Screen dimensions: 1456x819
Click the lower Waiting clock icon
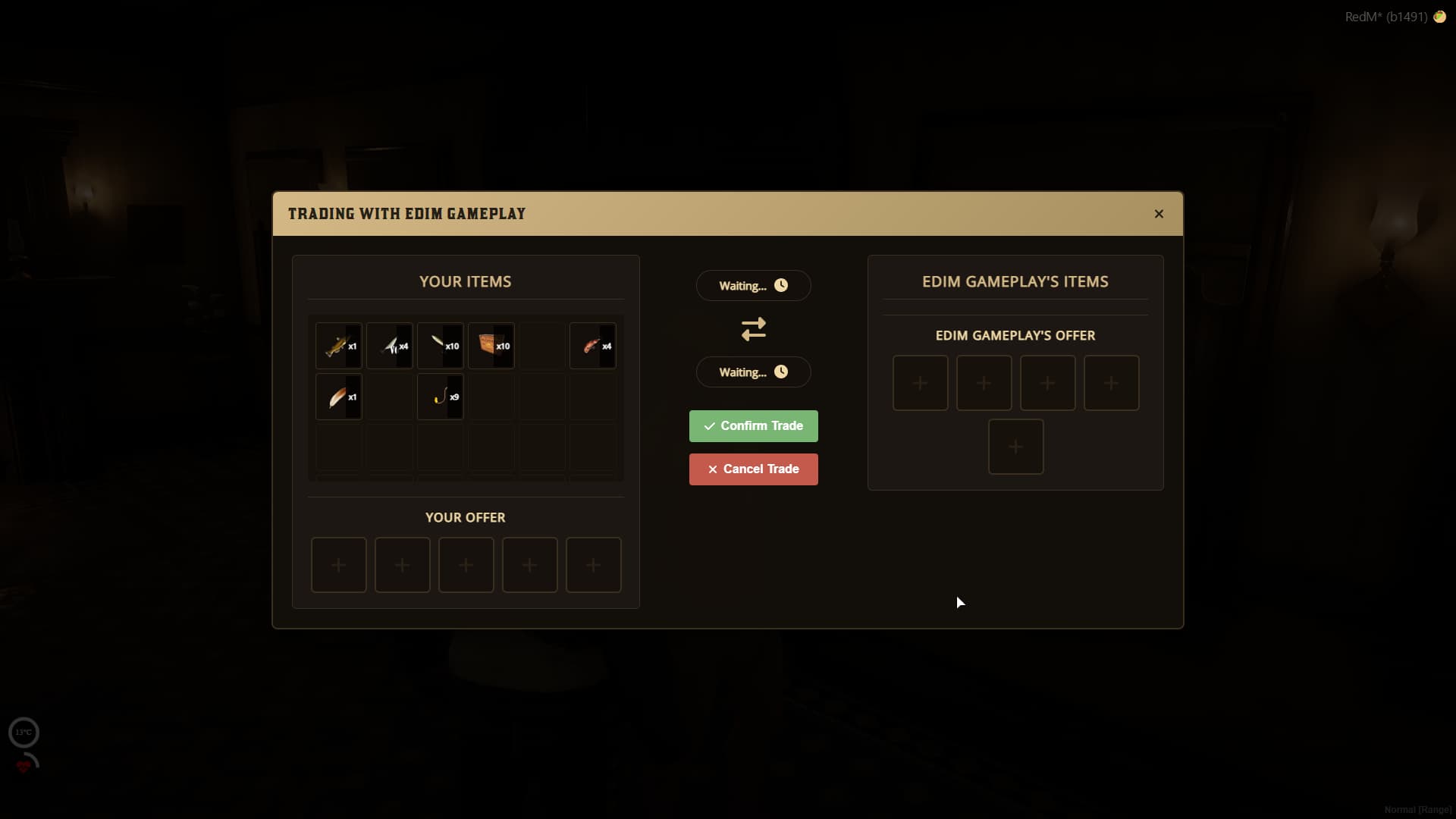(782, 372)
